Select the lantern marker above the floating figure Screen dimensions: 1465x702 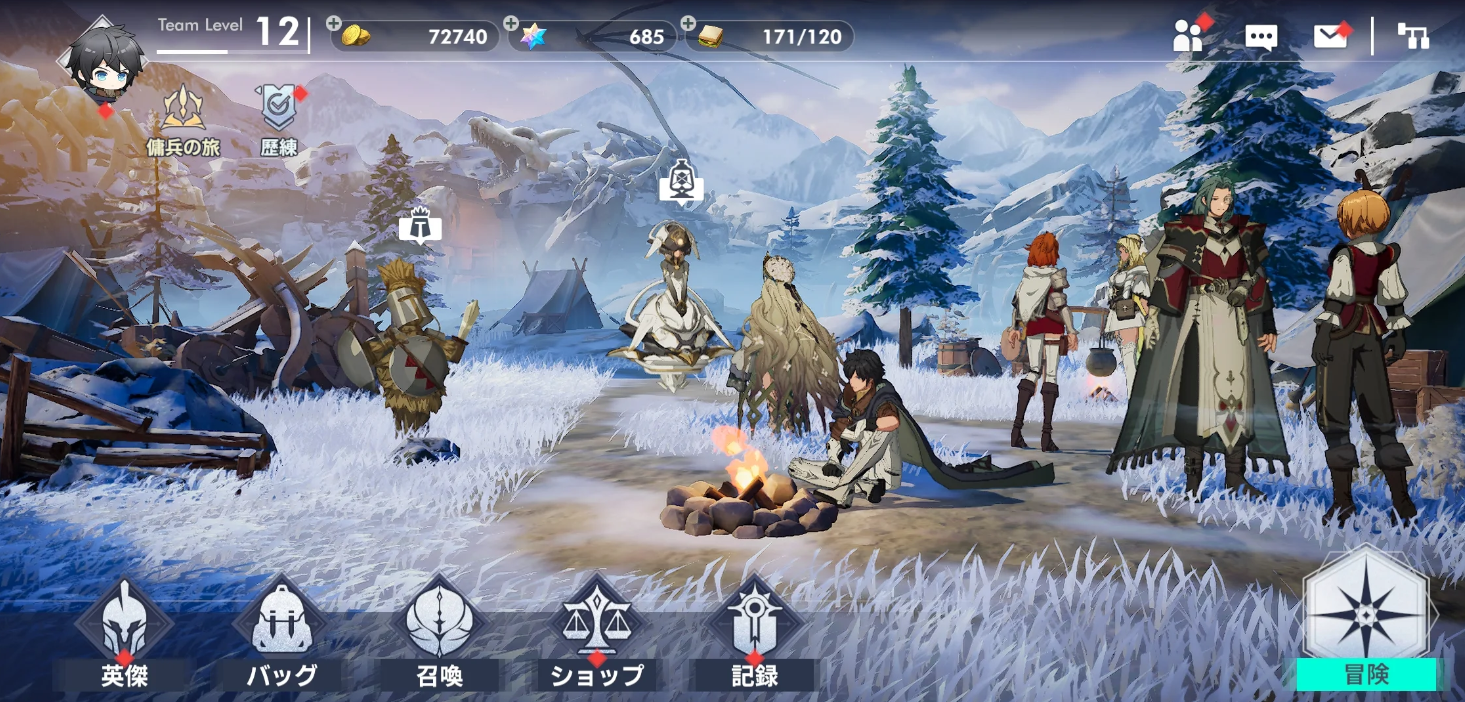point(681,182)
